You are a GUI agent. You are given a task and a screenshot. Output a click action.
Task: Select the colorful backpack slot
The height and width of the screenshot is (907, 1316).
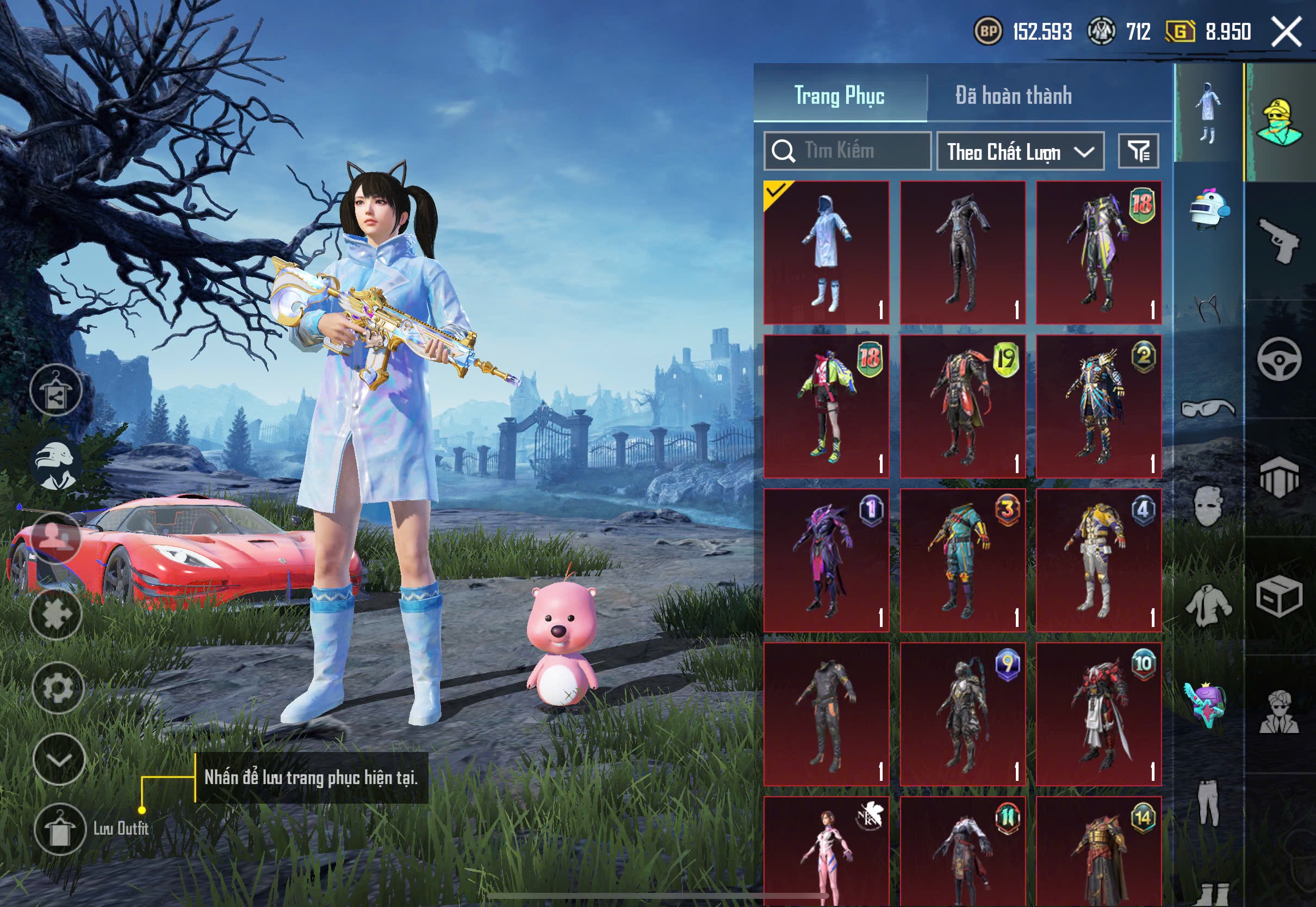[1205, 705]
